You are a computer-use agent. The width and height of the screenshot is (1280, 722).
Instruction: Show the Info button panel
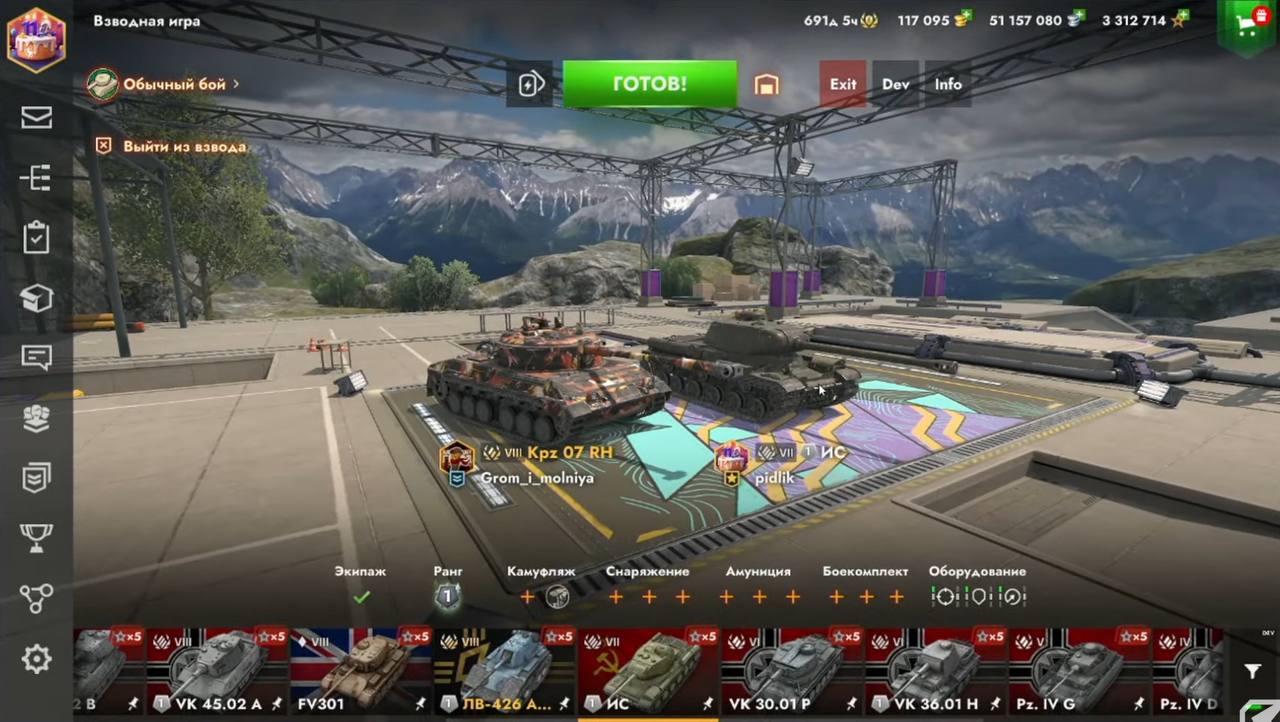point(948,84)
